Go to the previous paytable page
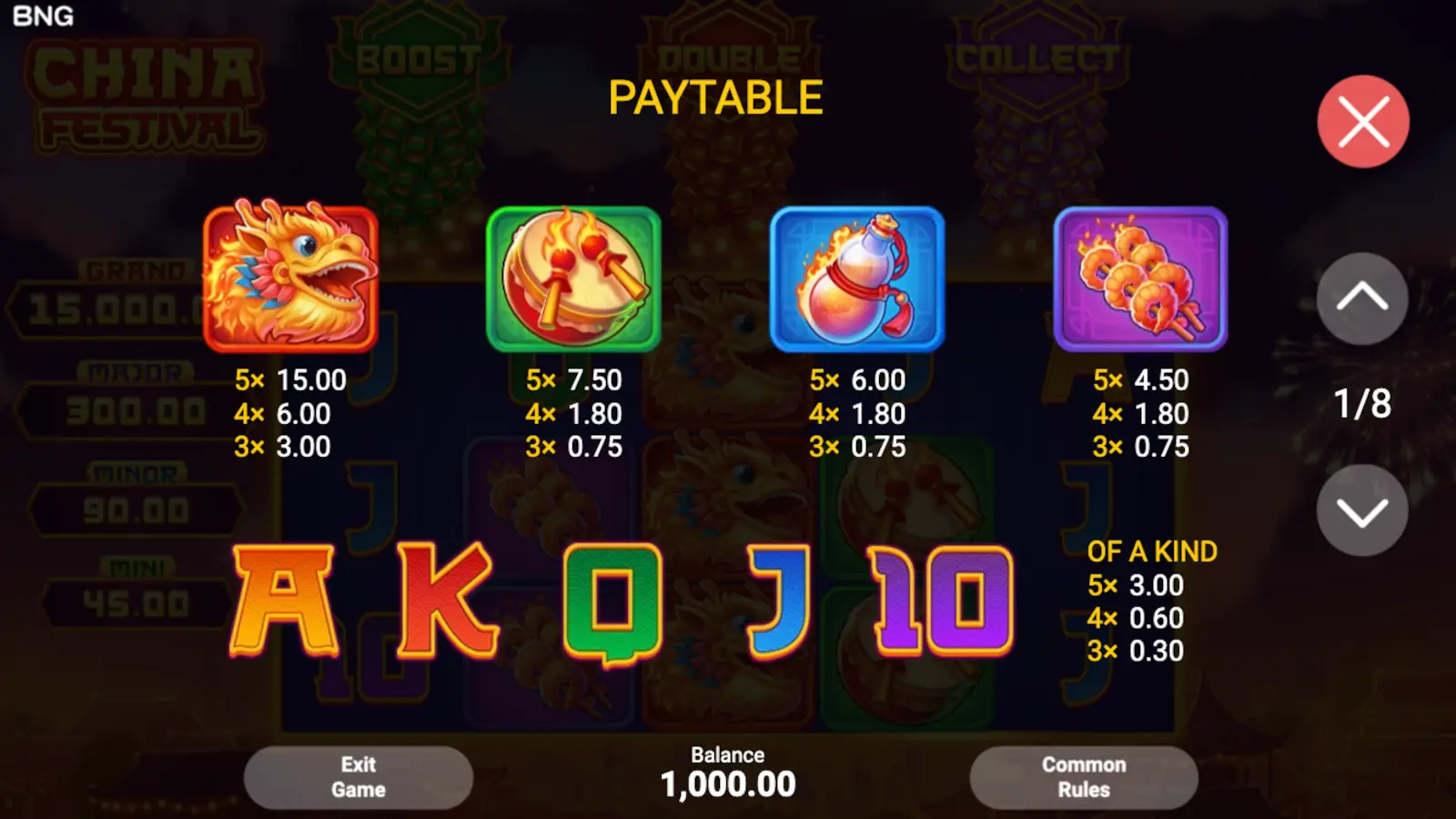Screen dimensions: 1456x819 pyautogui.click(x=1362, y=300)
